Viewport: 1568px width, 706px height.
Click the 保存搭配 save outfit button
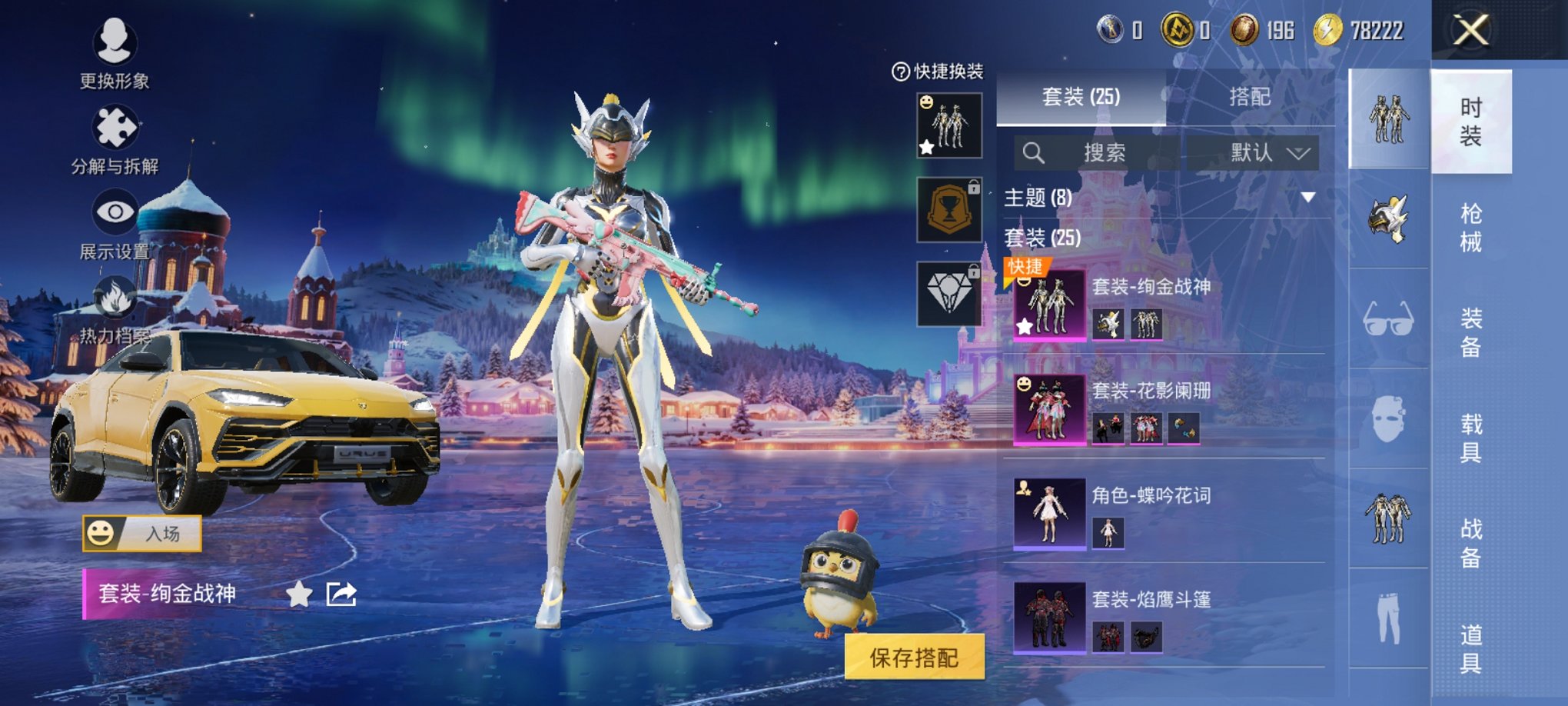(914, 657)
